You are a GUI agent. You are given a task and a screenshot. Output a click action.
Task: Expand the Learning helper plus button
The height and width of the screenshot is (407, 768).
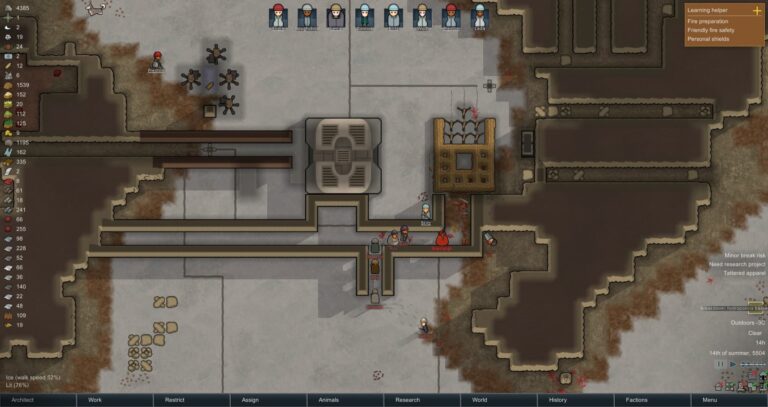click(x=756, y=10)
